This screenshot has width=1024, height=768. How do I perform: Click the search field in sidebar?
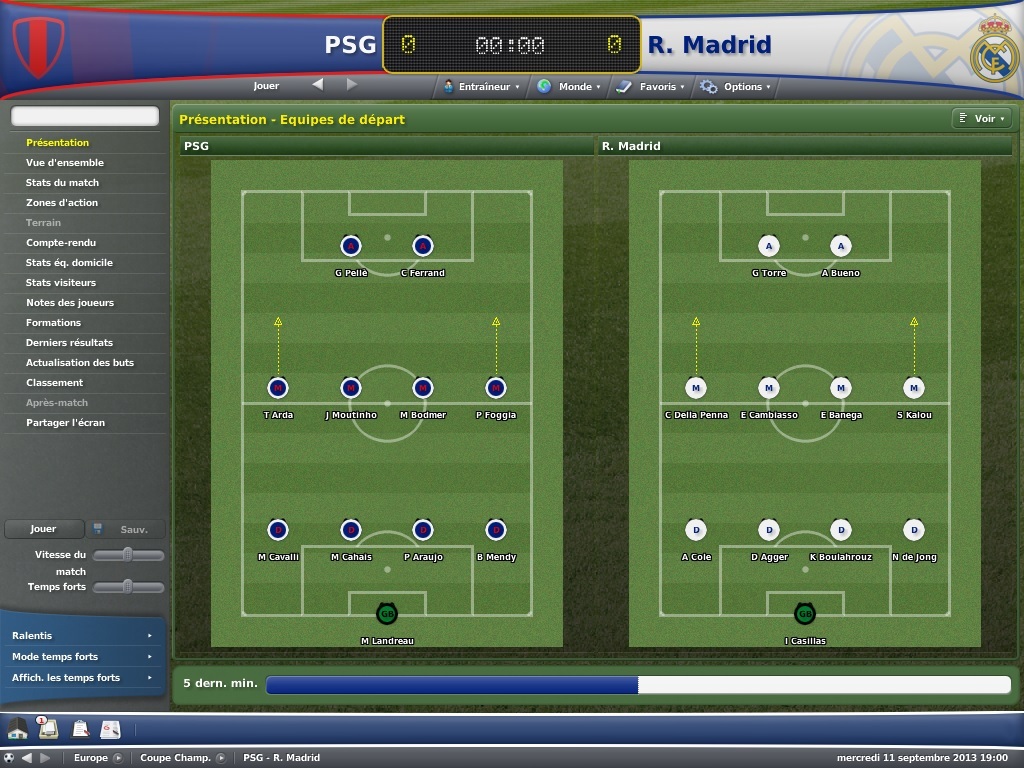click(x=85, y=117)
